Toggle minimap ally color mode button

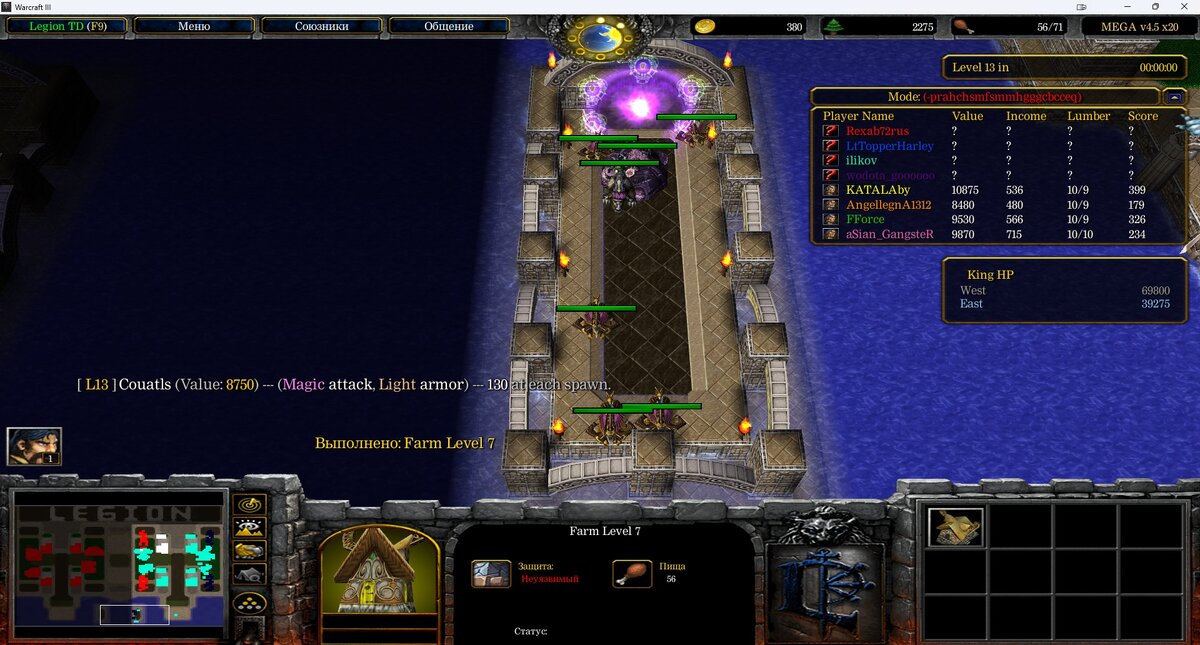(249, 551)
